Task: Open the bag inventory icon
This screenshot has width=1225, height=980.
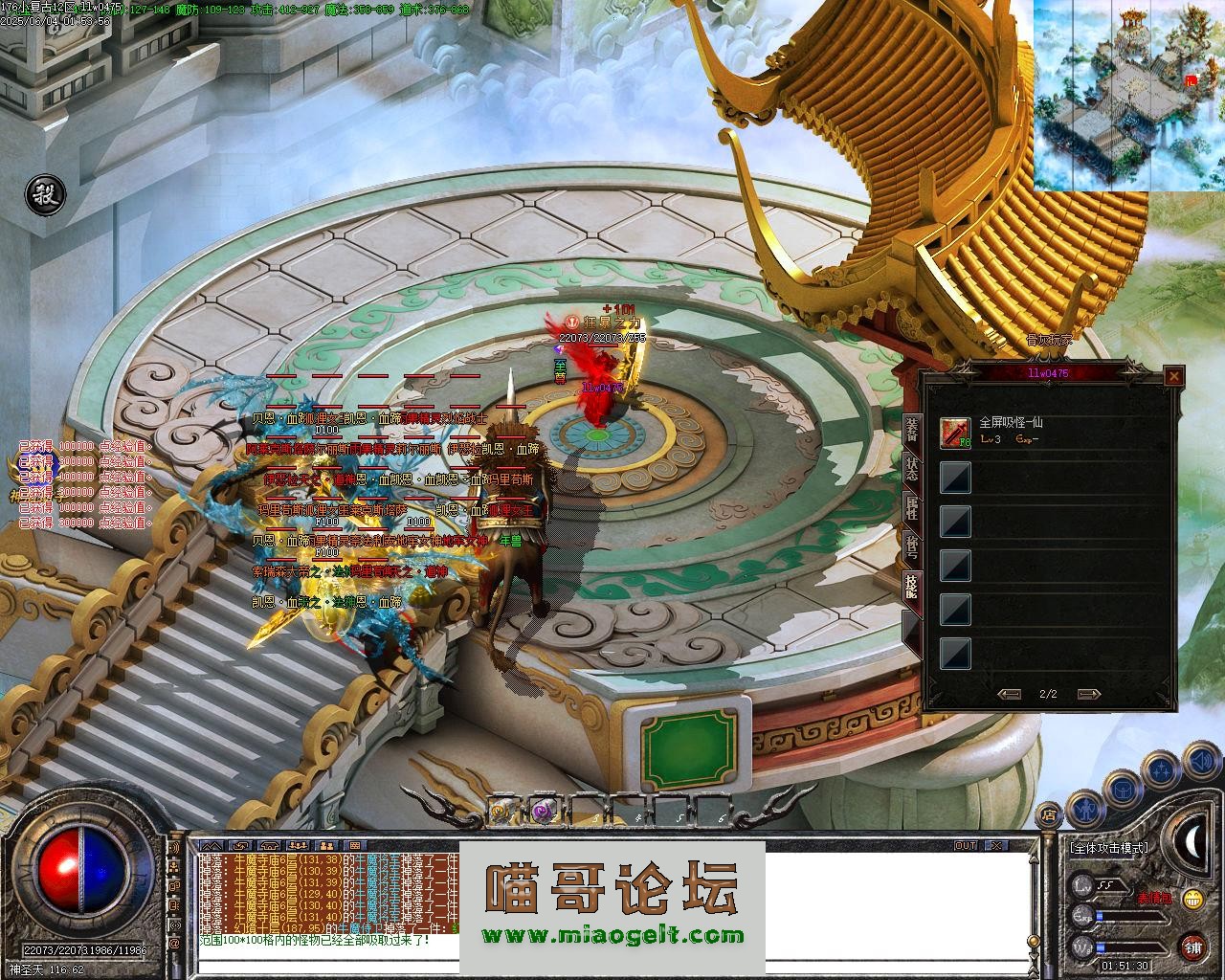Action: [x=1121, y=789]
